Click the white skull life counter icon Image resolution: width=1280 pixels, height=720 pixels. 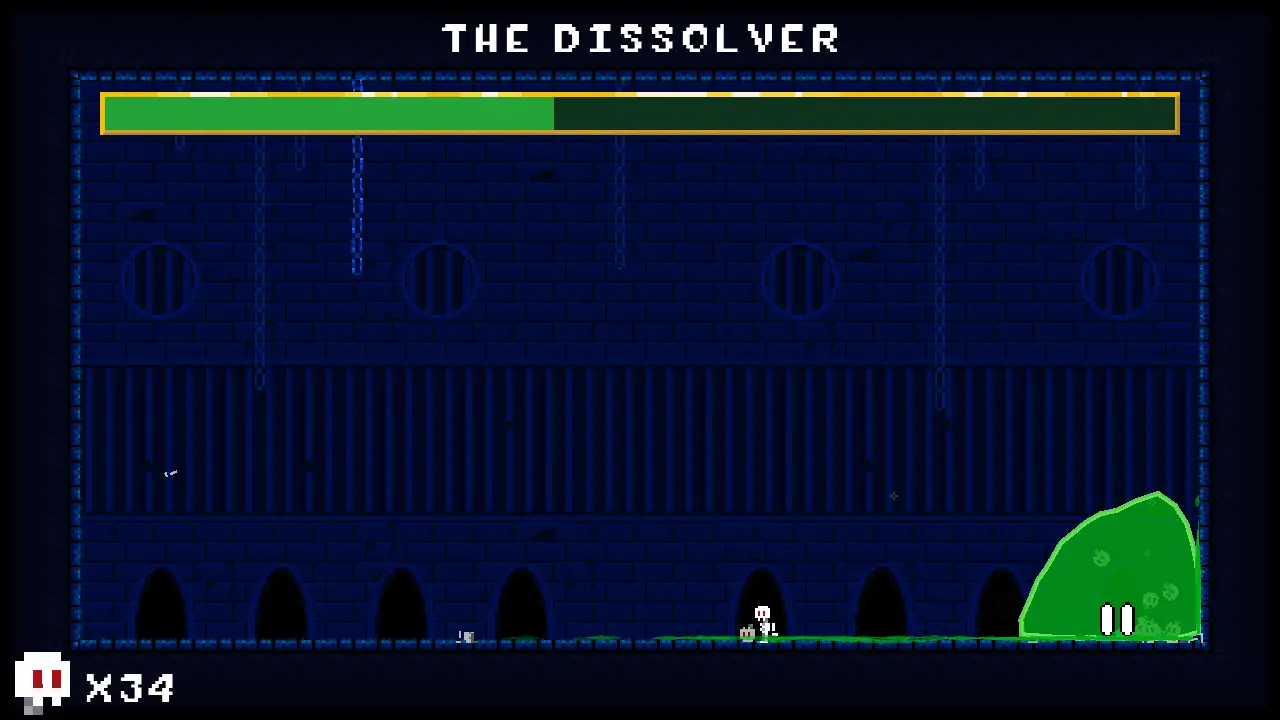point(42,680)
